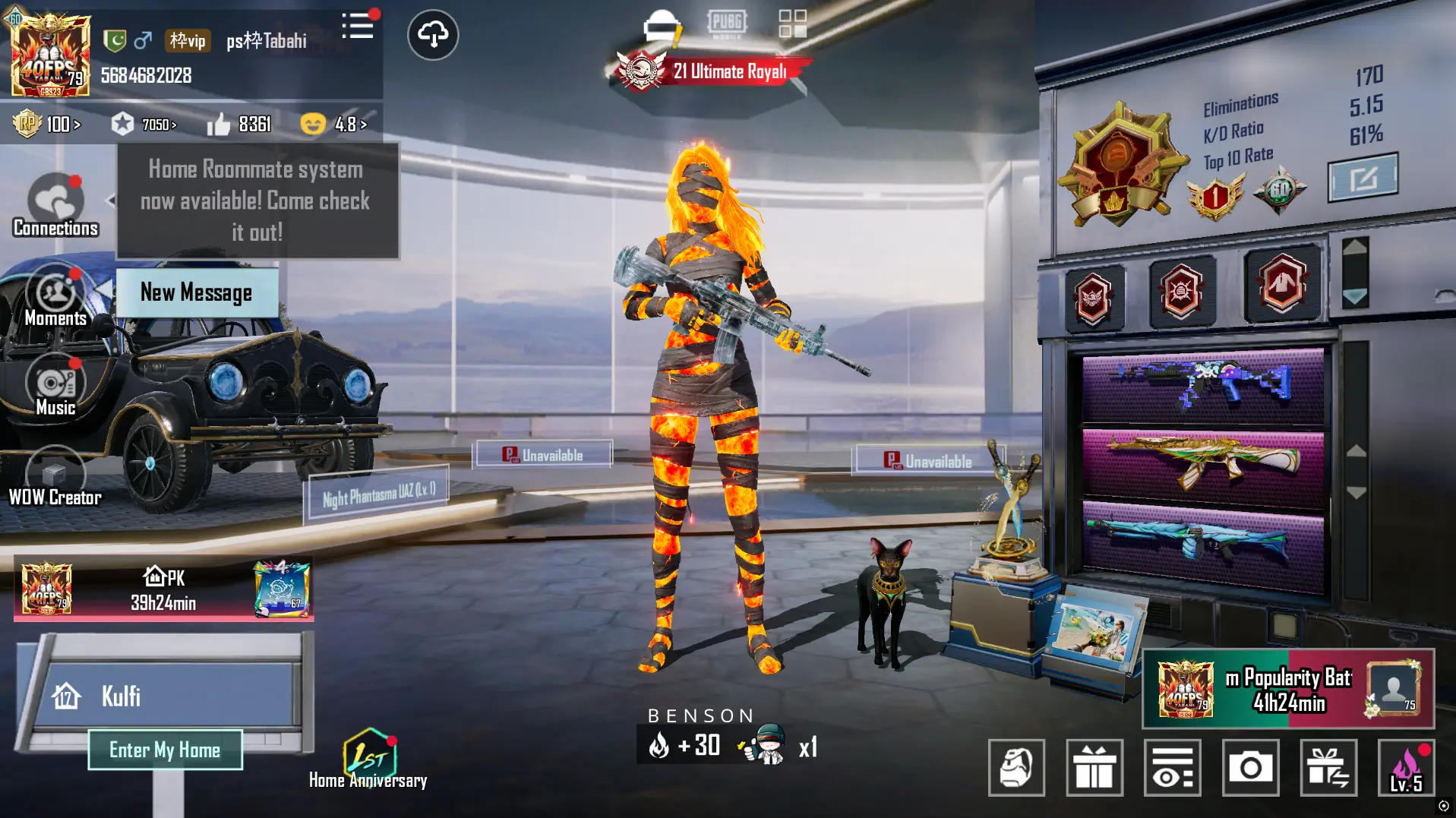1456x818 pixels.
Task: Open the backpack inventory icon
Action: pos(1017,769)
